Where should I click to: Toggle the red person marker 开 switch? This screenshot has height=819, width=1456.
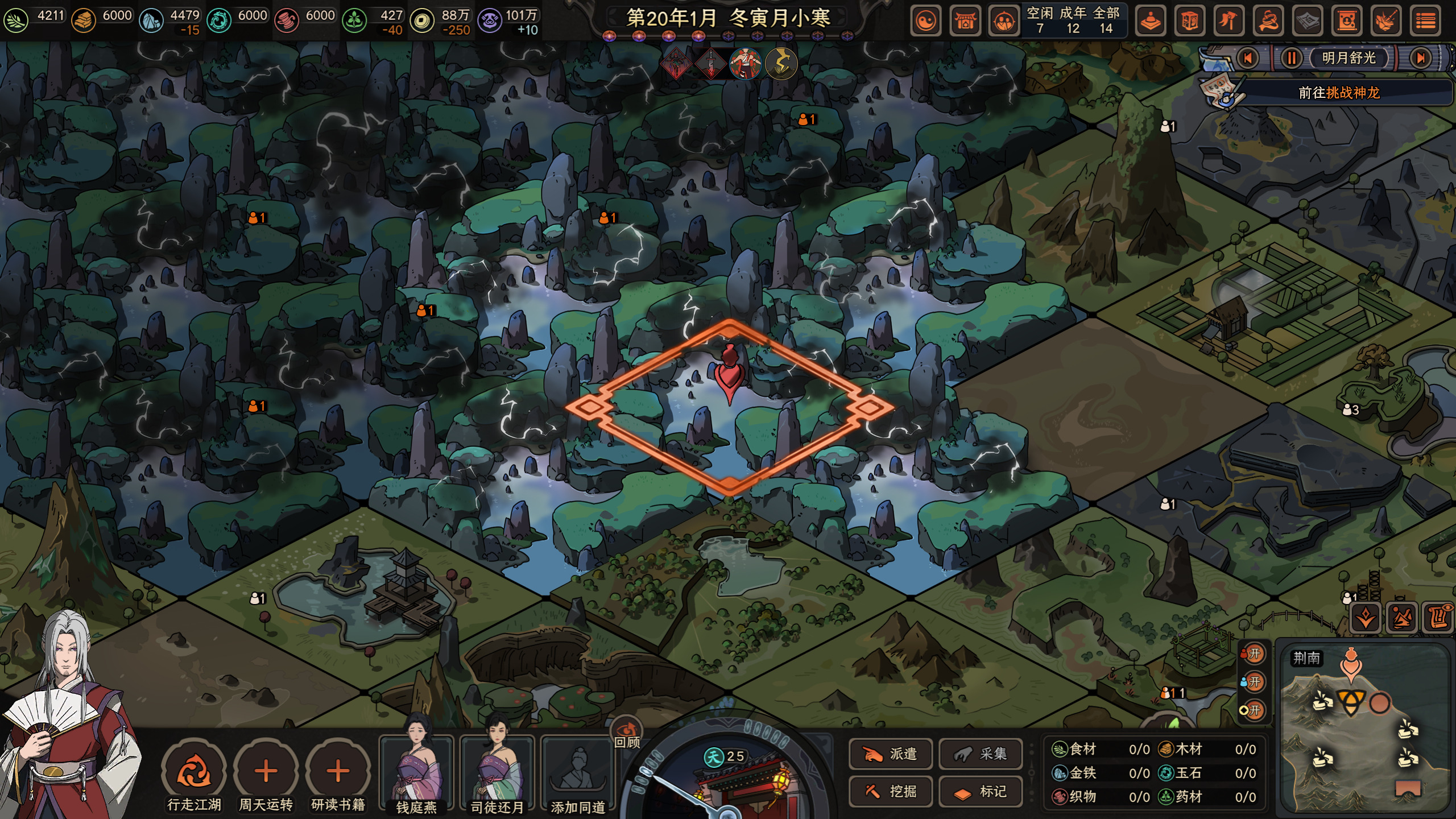1253,654
